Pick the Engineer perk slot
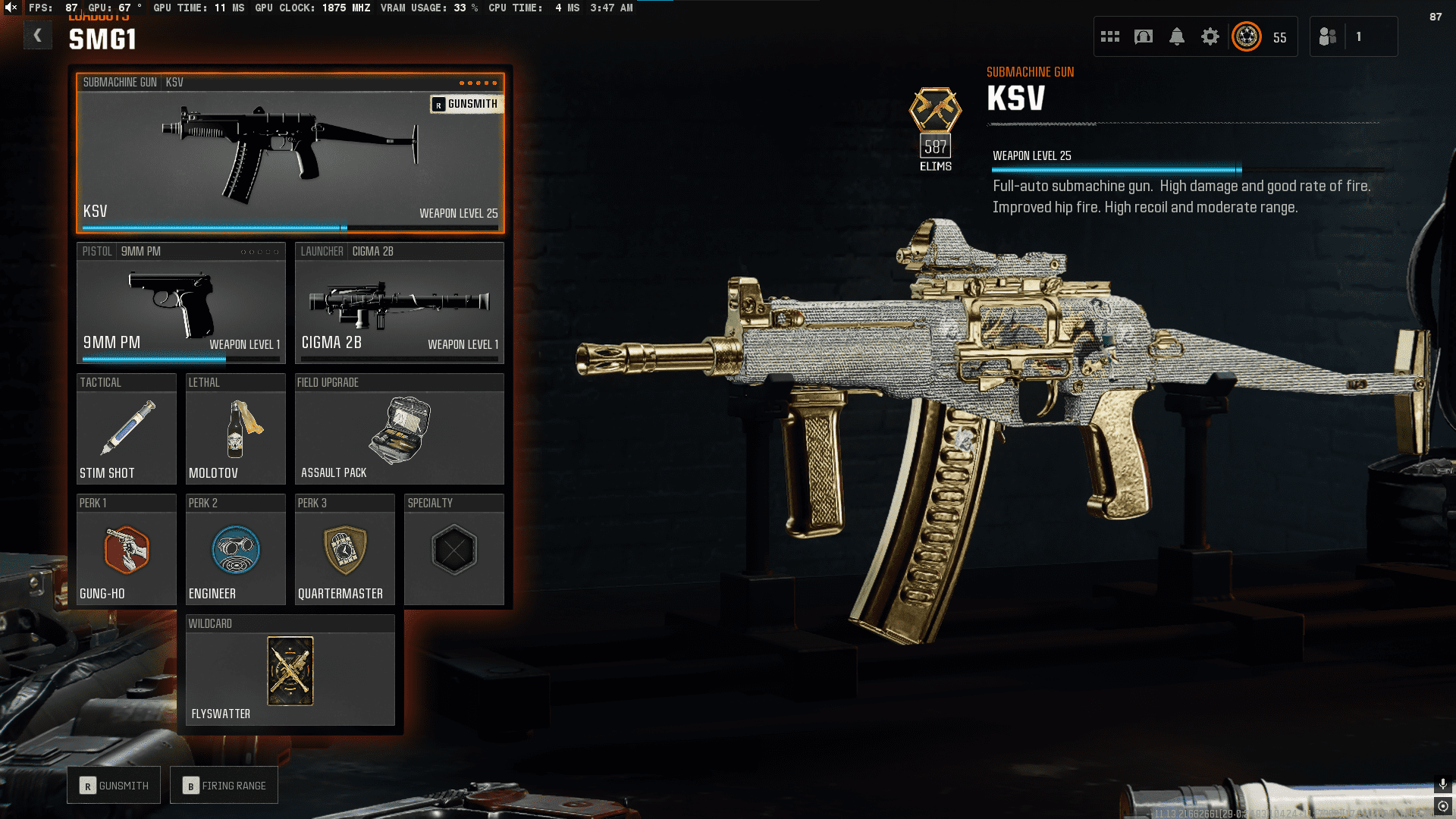This screenshot has width=1456, height=819. tap(235, 551)
